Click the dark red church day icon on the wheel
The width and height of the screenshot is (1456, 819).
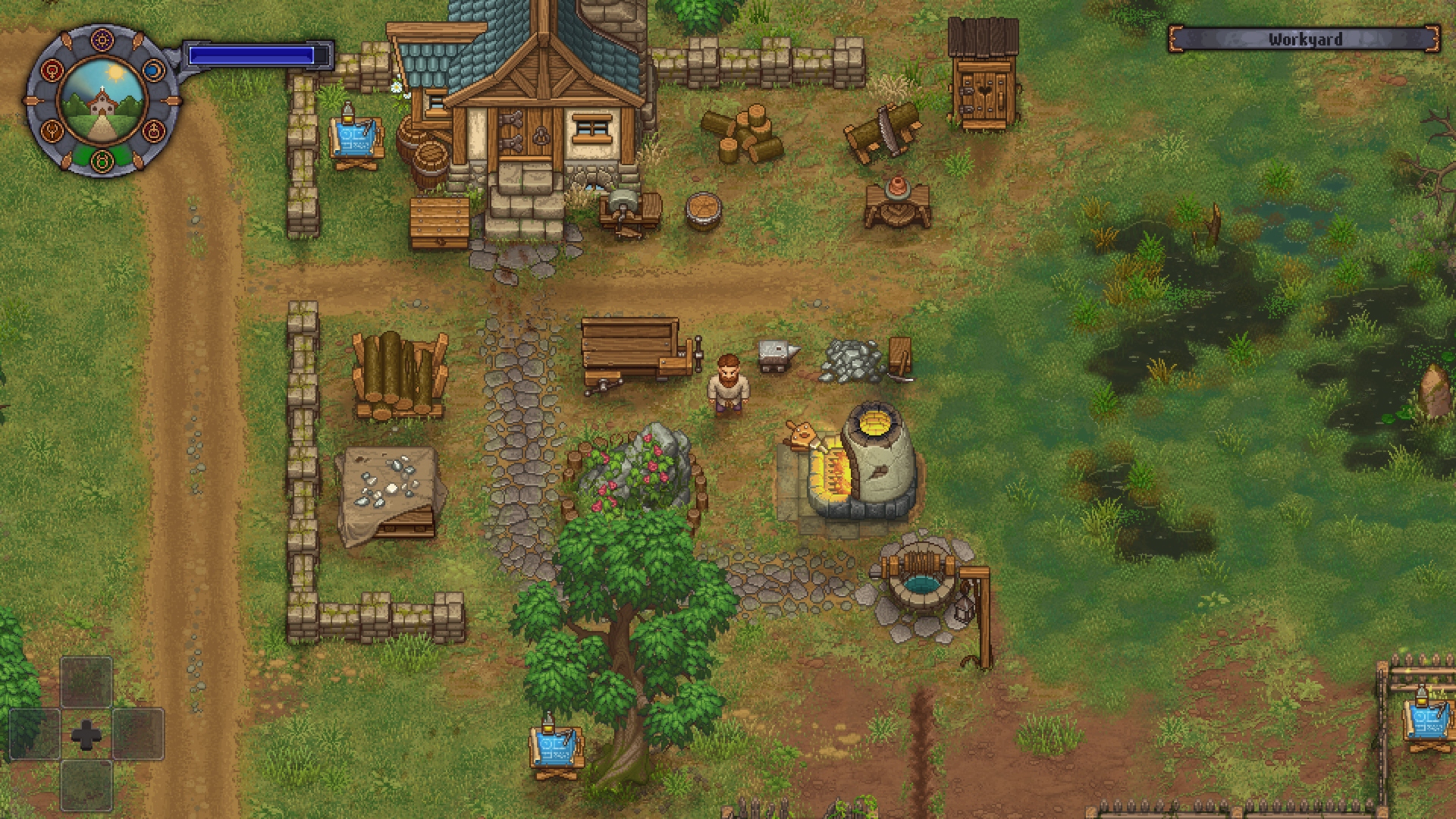[154, 132]
